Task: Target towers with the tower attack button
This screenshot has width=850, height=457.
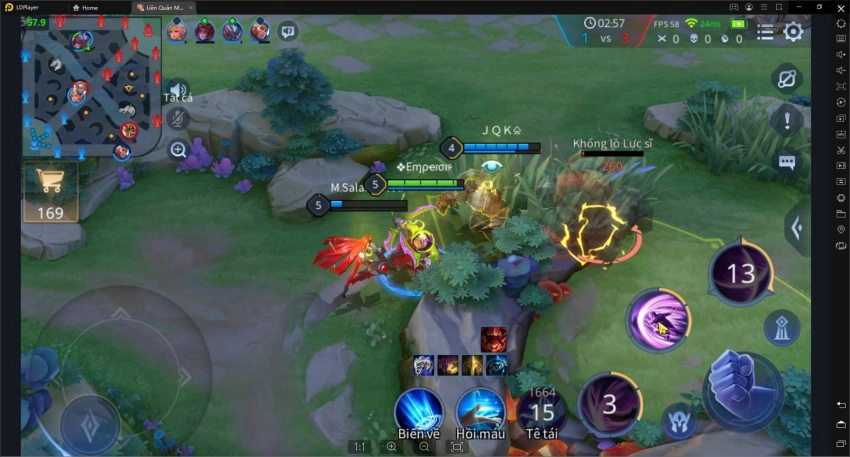Action: [780, 326]
